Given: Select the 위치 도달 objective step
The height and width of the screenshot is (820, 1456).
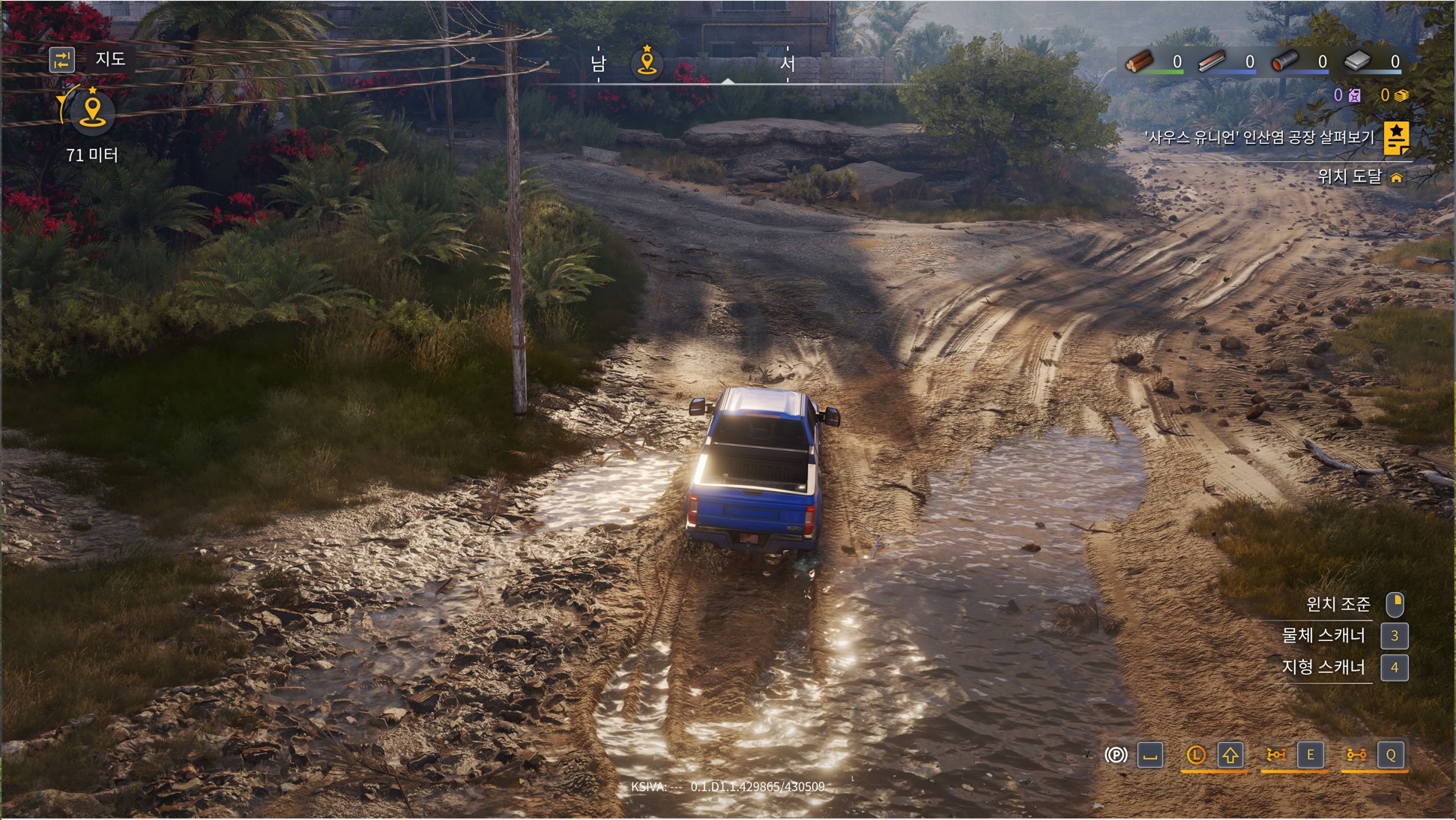Looking at the screenshot, I should click(1349, 176).
